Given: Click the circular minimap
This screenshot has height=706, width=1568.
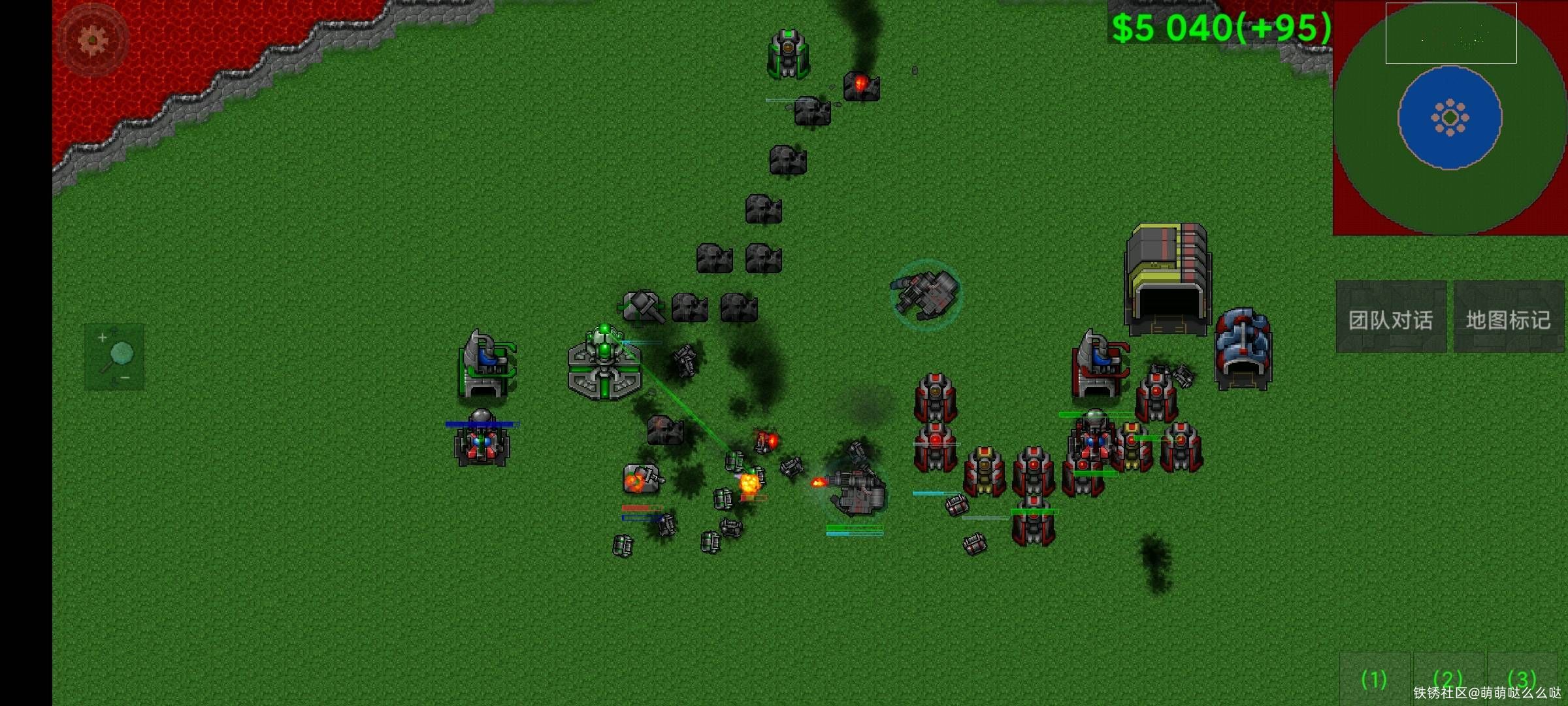Looking at the screenshot, I should click(1450, 118).
